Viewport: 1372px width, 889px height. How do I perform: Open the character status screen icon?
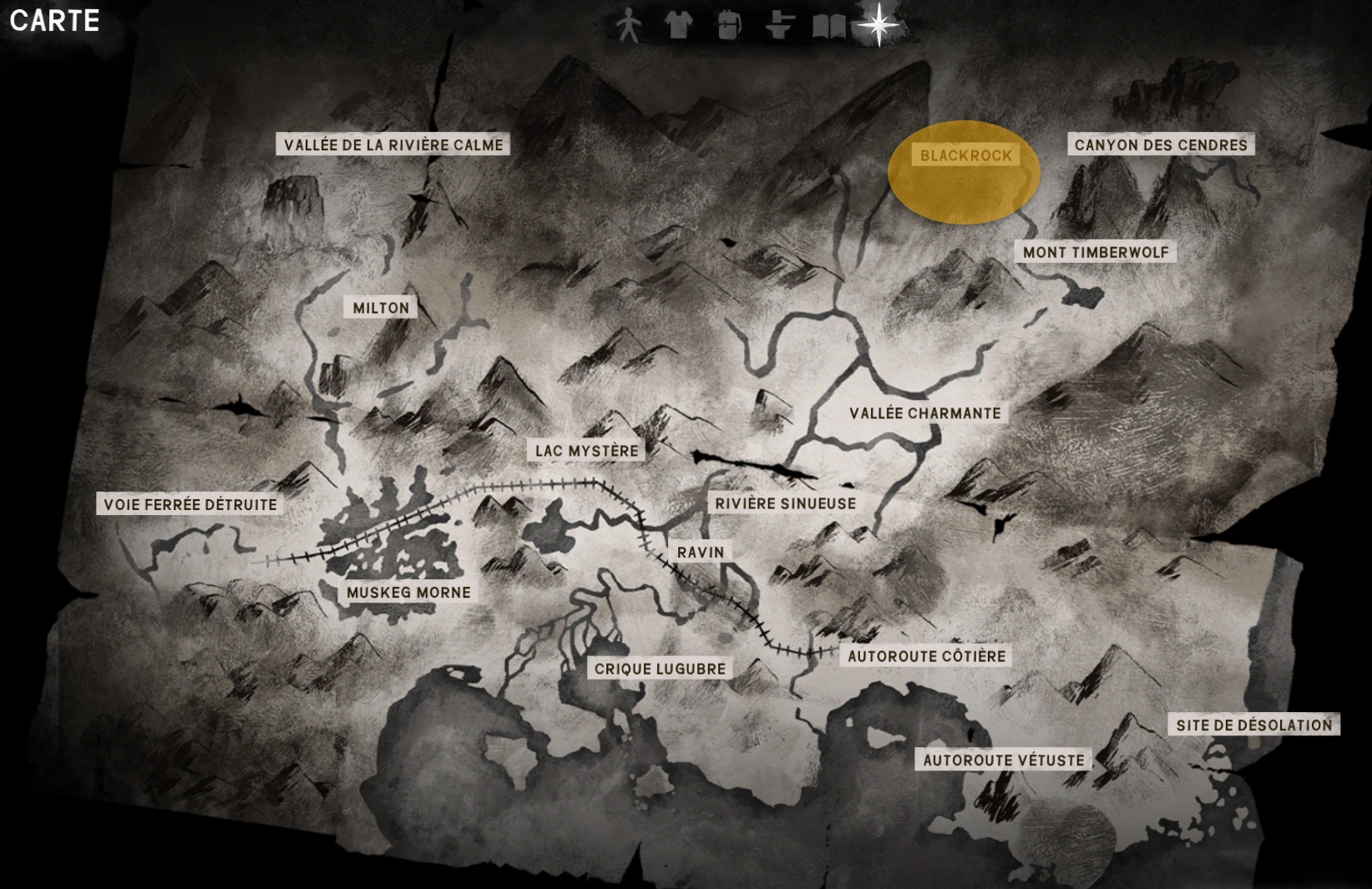[629, 26]
